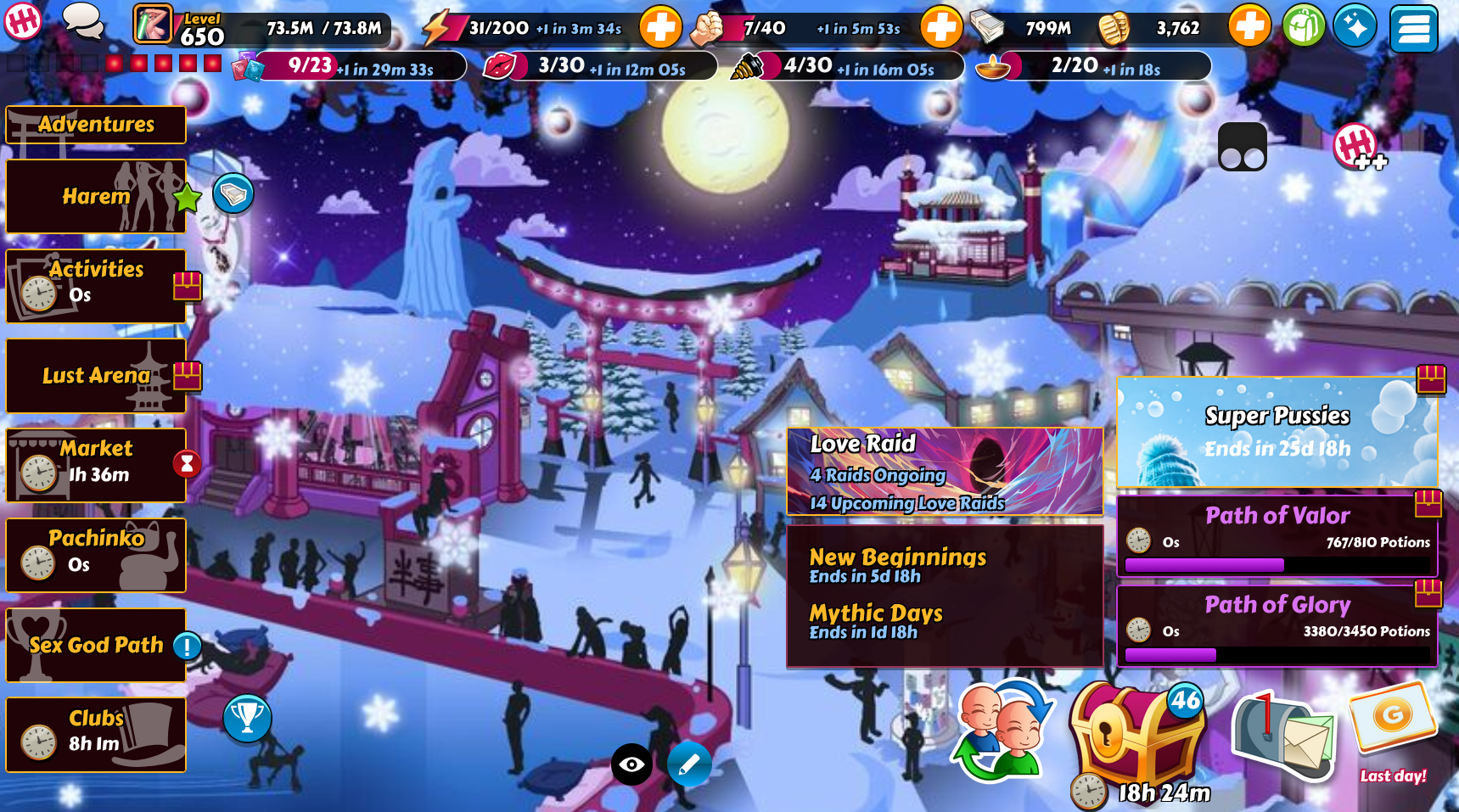Toggle the eye visibility button
This screenshot has height=812, width=1459.
tap(631, 764)
